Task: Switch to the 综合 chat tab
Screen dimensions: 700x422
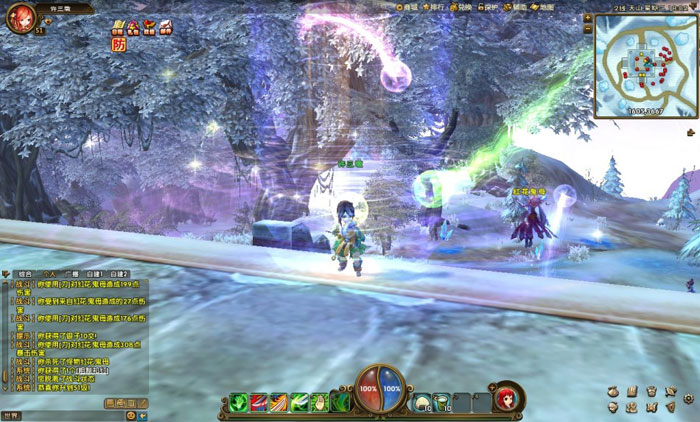Action: pos(25,273)
